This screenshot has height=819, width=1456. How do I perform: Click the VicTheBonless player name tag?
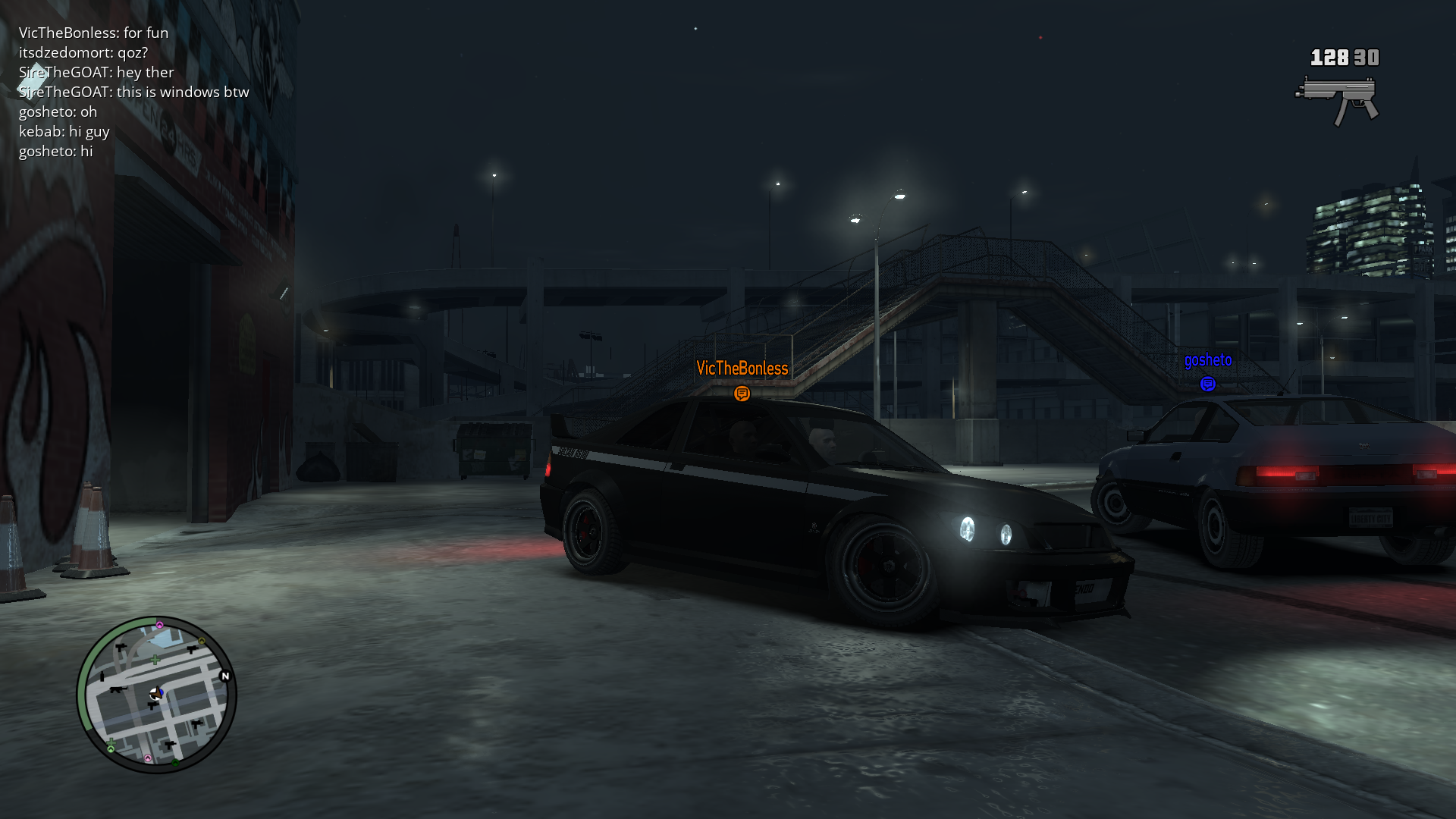[742, 369]
